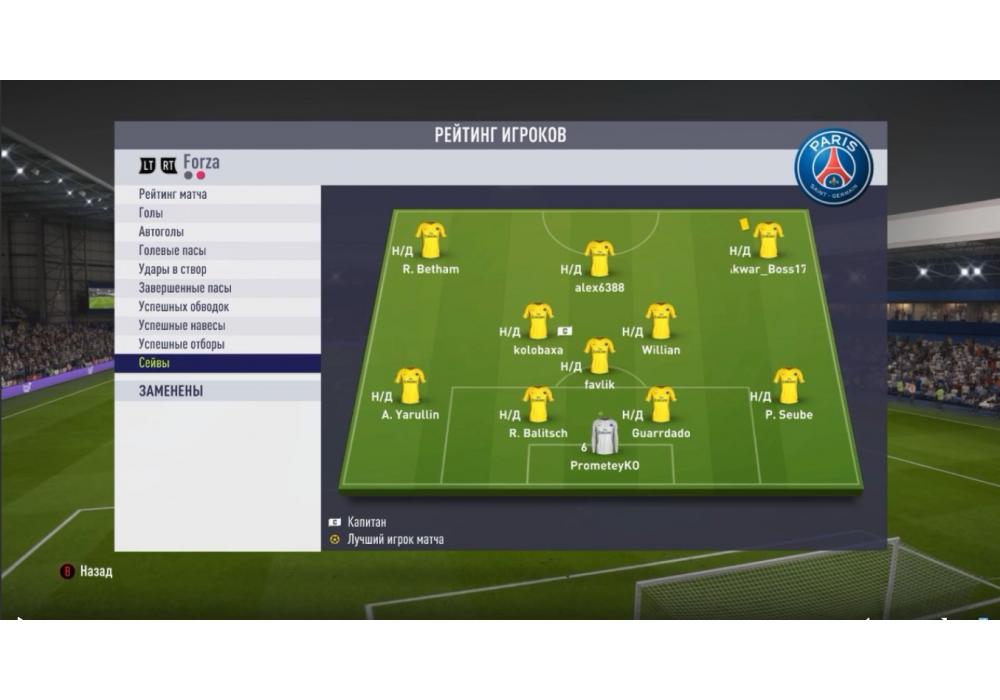Choose player R. Balitsch in the formation

(538, 405)
